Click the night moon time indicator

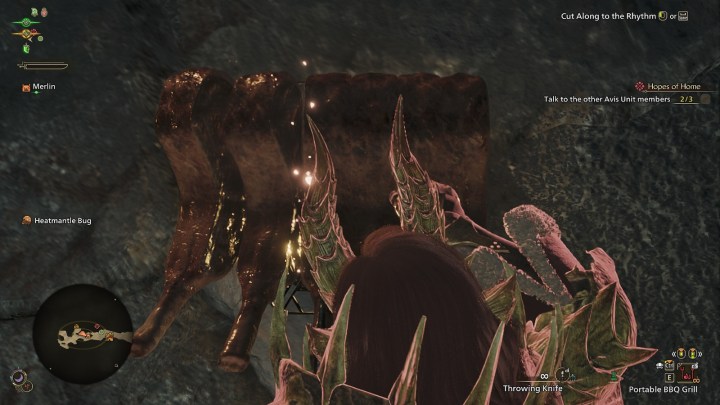click(x=19, y=377)
